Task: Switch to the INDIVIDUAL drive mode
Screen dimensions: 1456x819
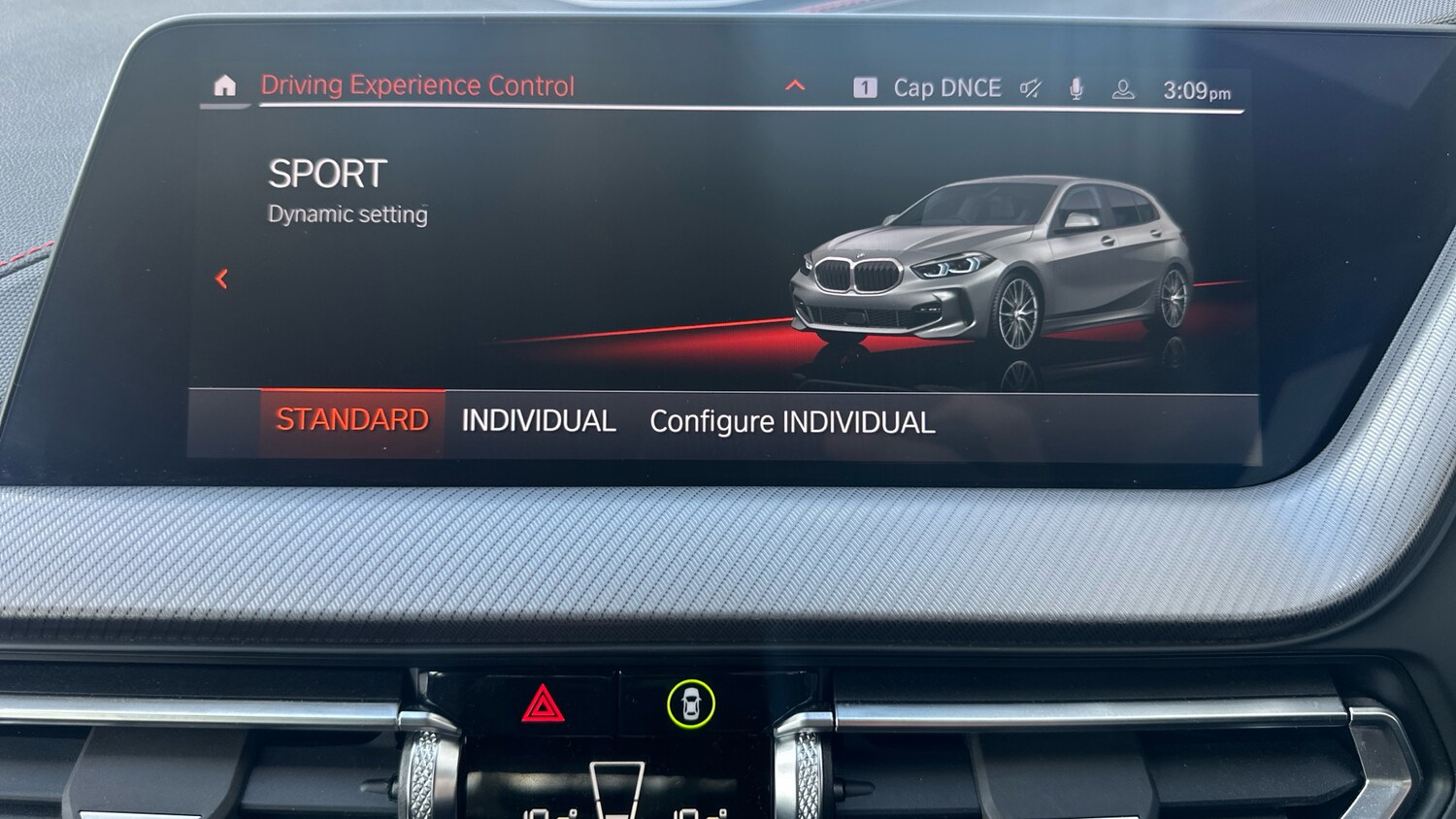Action: click(x=539, y=420)
